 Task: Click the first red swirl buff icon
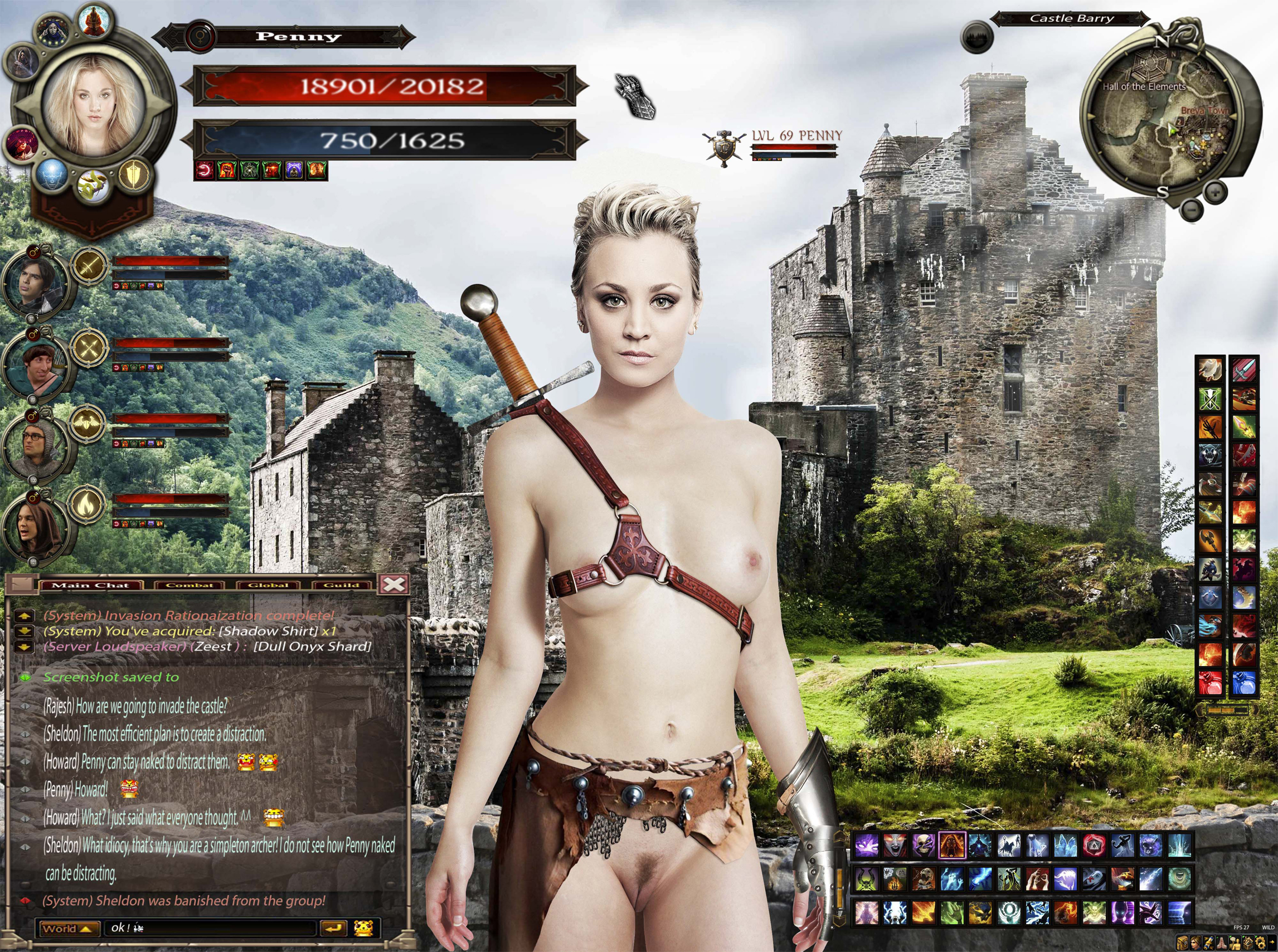click(204, 171)
